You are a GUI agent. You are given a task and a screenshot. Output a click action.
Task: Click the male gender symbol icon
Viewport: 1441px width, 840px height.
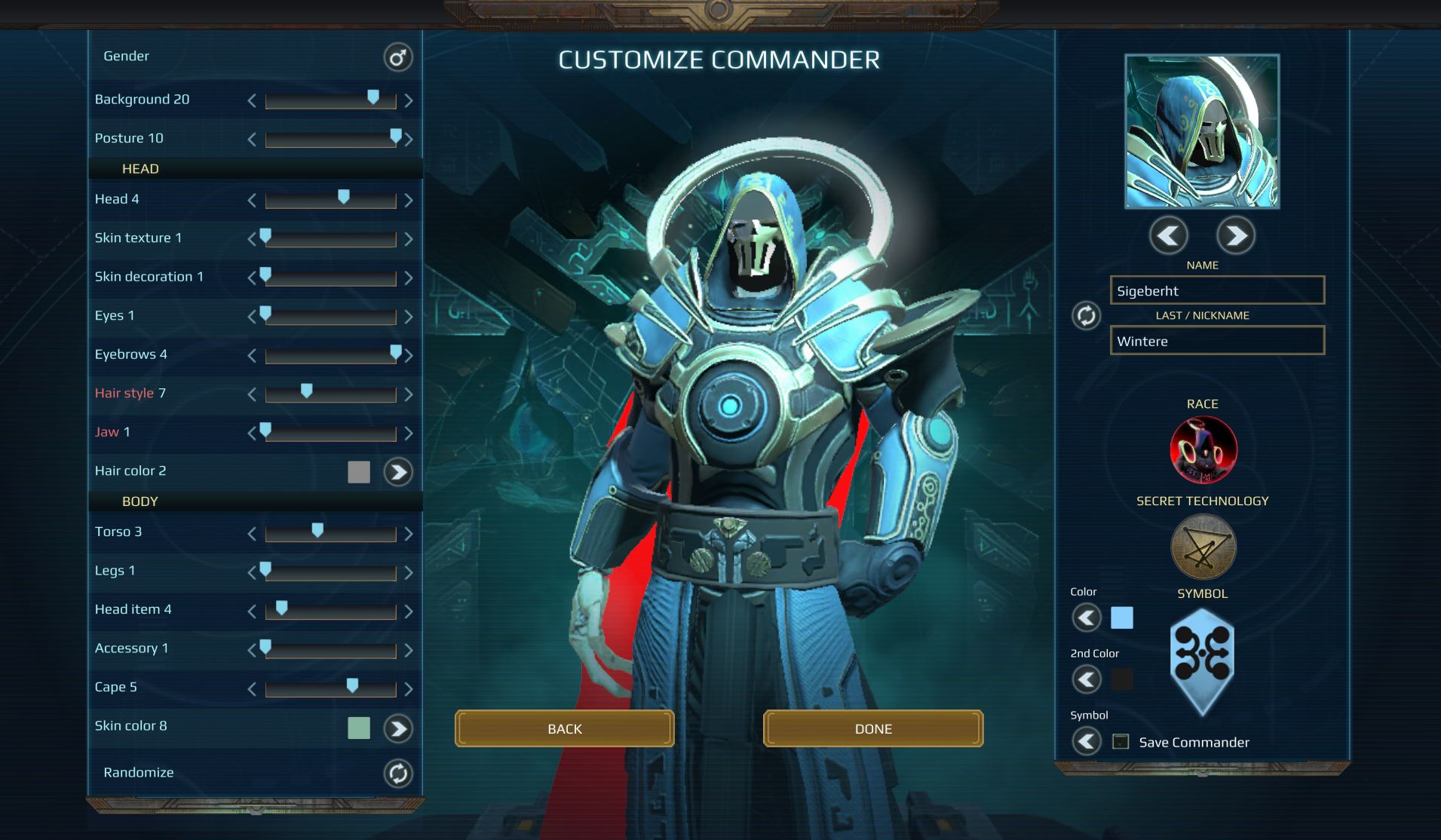click(398, 57)
